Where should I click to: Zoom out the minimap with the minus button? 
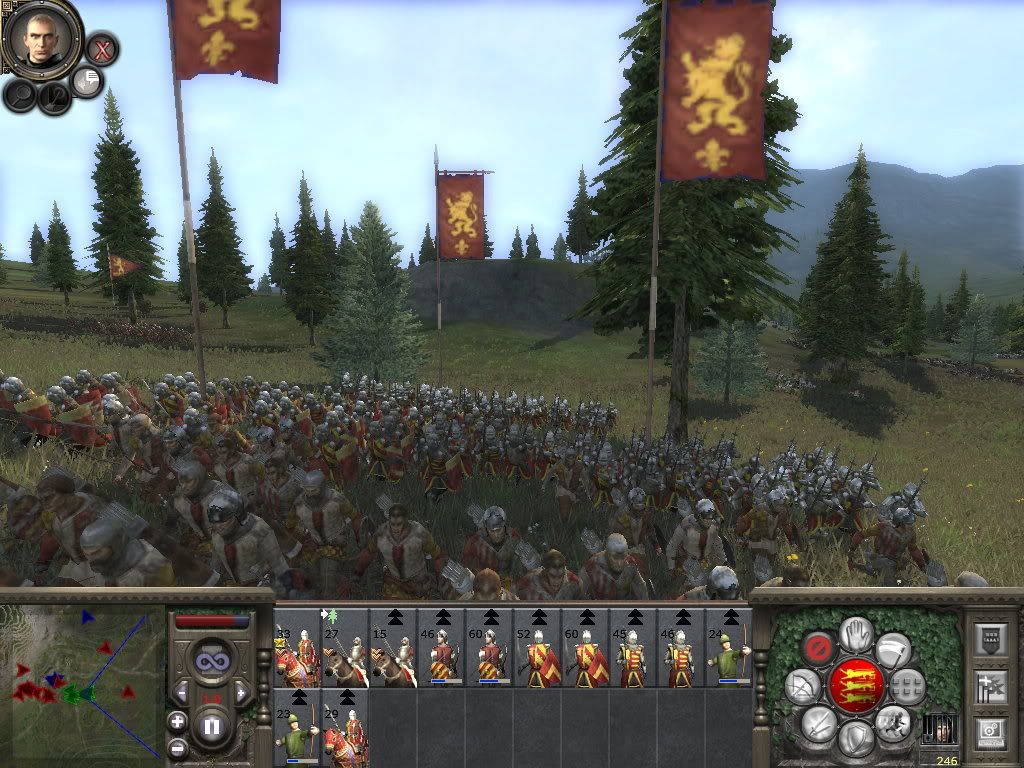[177, 746]
